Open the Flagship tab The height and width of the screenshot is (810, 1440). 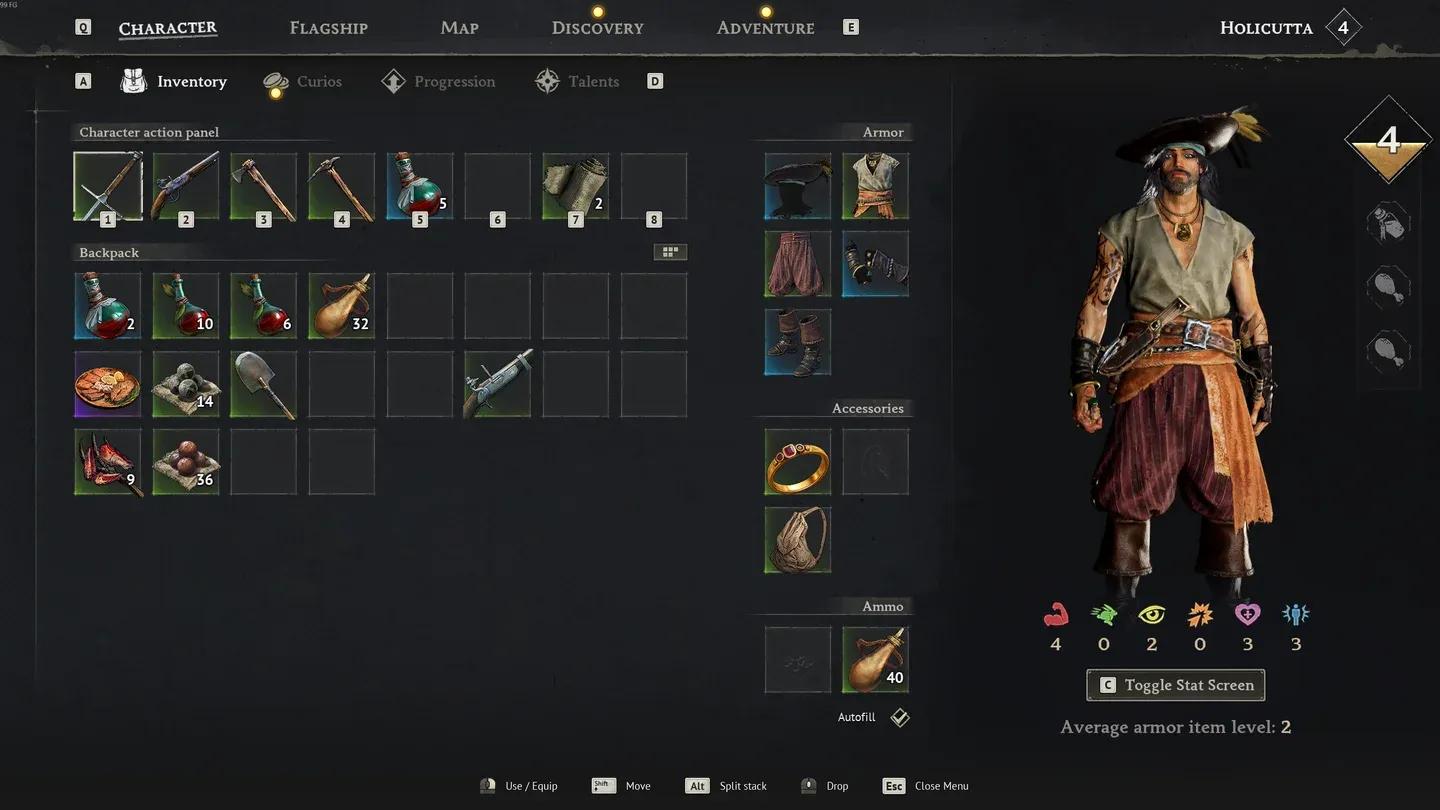tap(328, 28)
